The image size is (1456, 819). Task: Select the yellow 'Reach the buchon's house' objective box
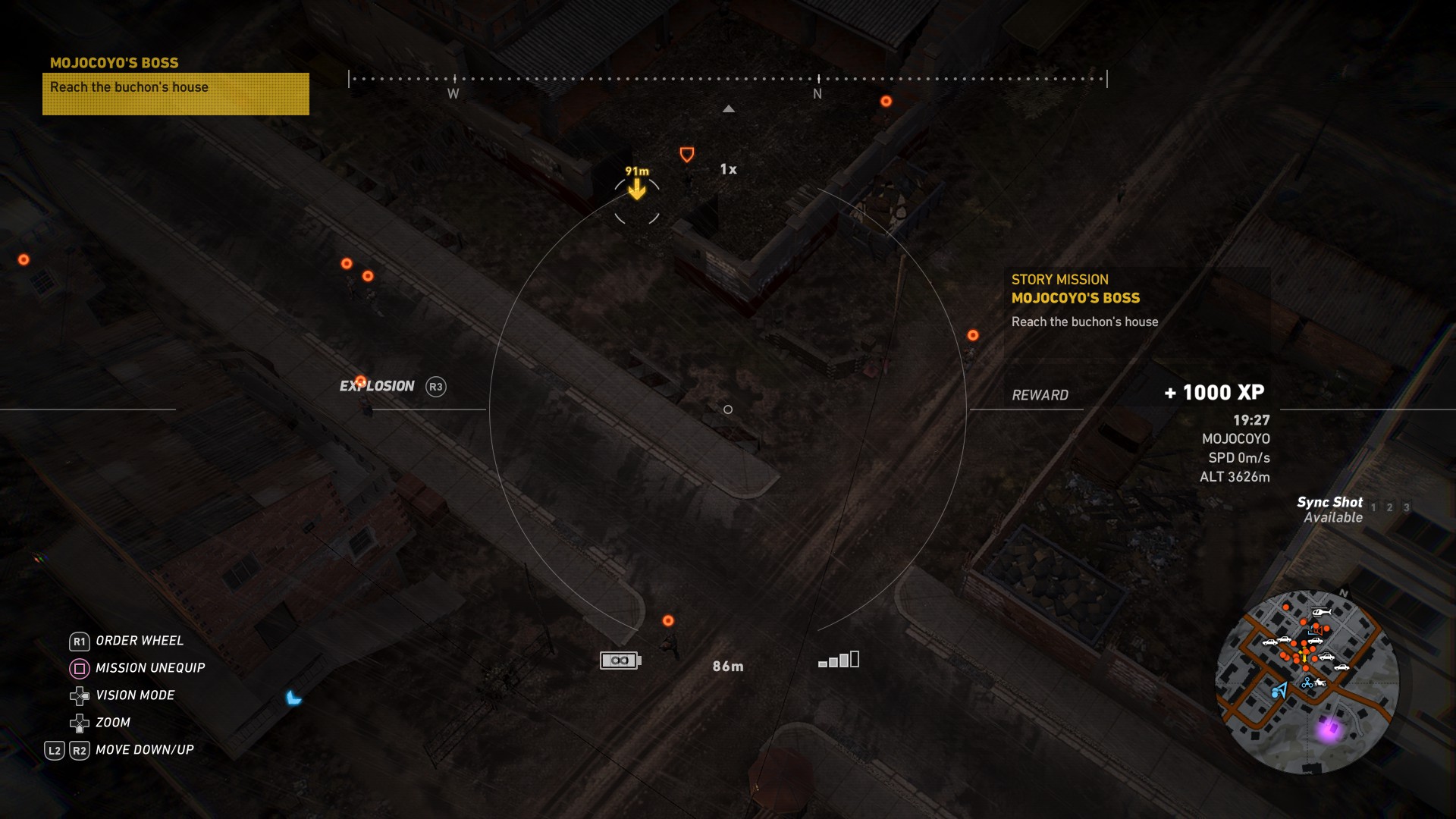(175, 93)
